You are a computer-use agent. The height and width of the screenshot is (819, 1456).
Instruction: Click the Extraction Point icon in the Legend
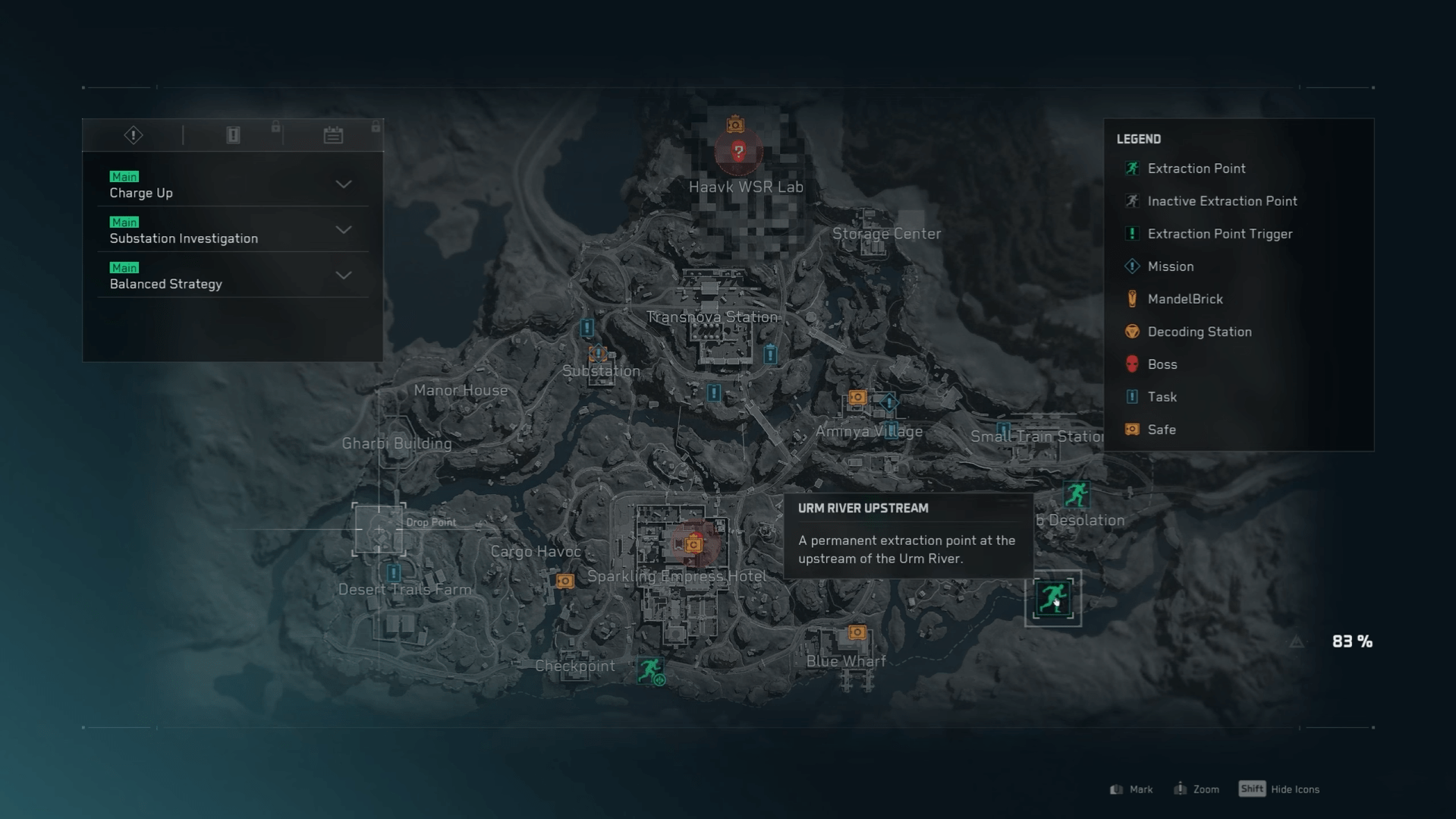[x=1132, y=169]
